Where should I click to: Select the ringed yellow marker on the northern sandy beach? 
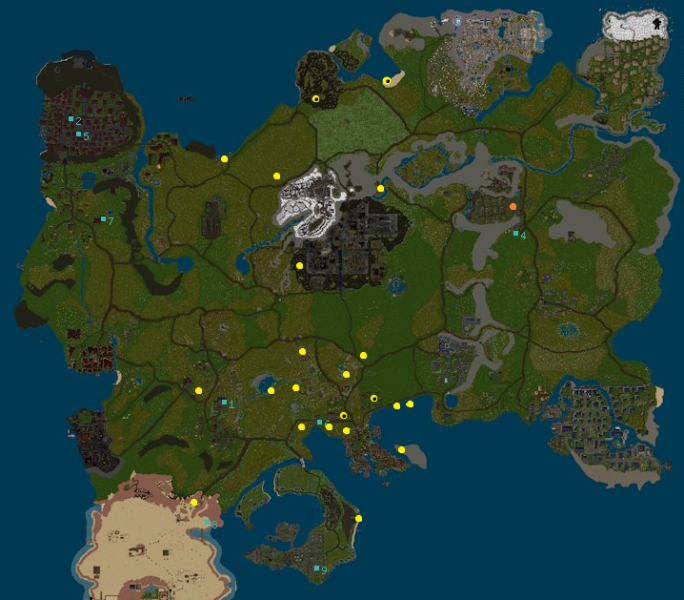click(x=387, y=81)
